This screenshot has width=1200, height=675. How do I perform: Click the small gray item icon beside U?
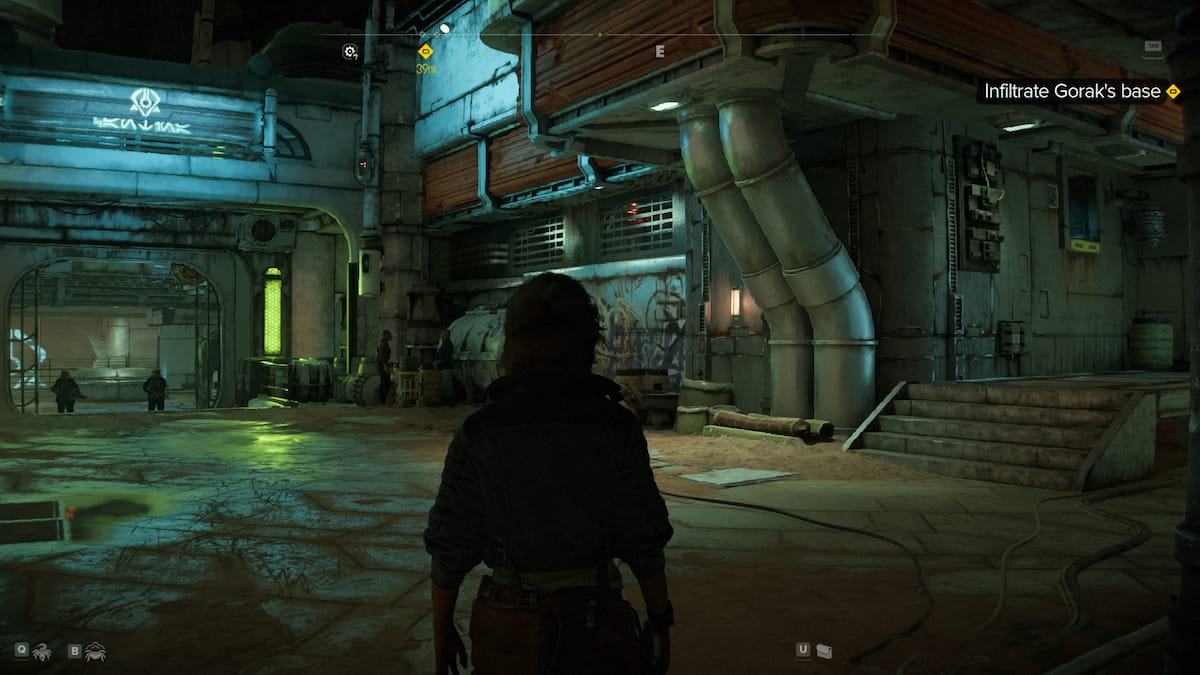click(824, 651)
